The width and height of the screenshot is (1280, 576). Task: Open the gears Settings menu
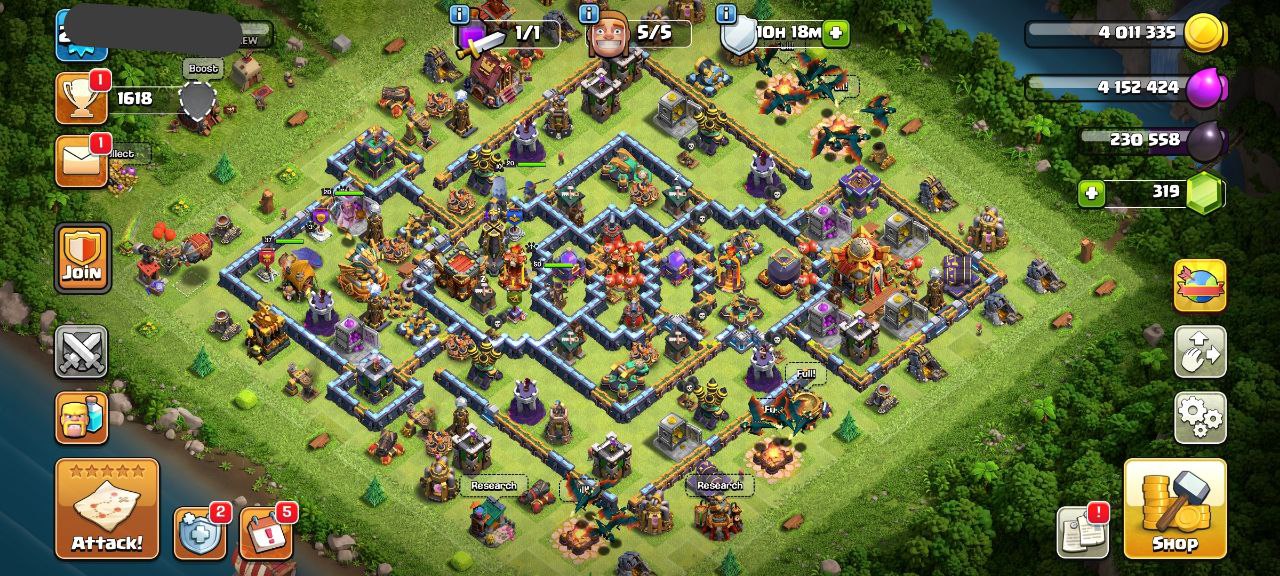[x=1200, y=417]
